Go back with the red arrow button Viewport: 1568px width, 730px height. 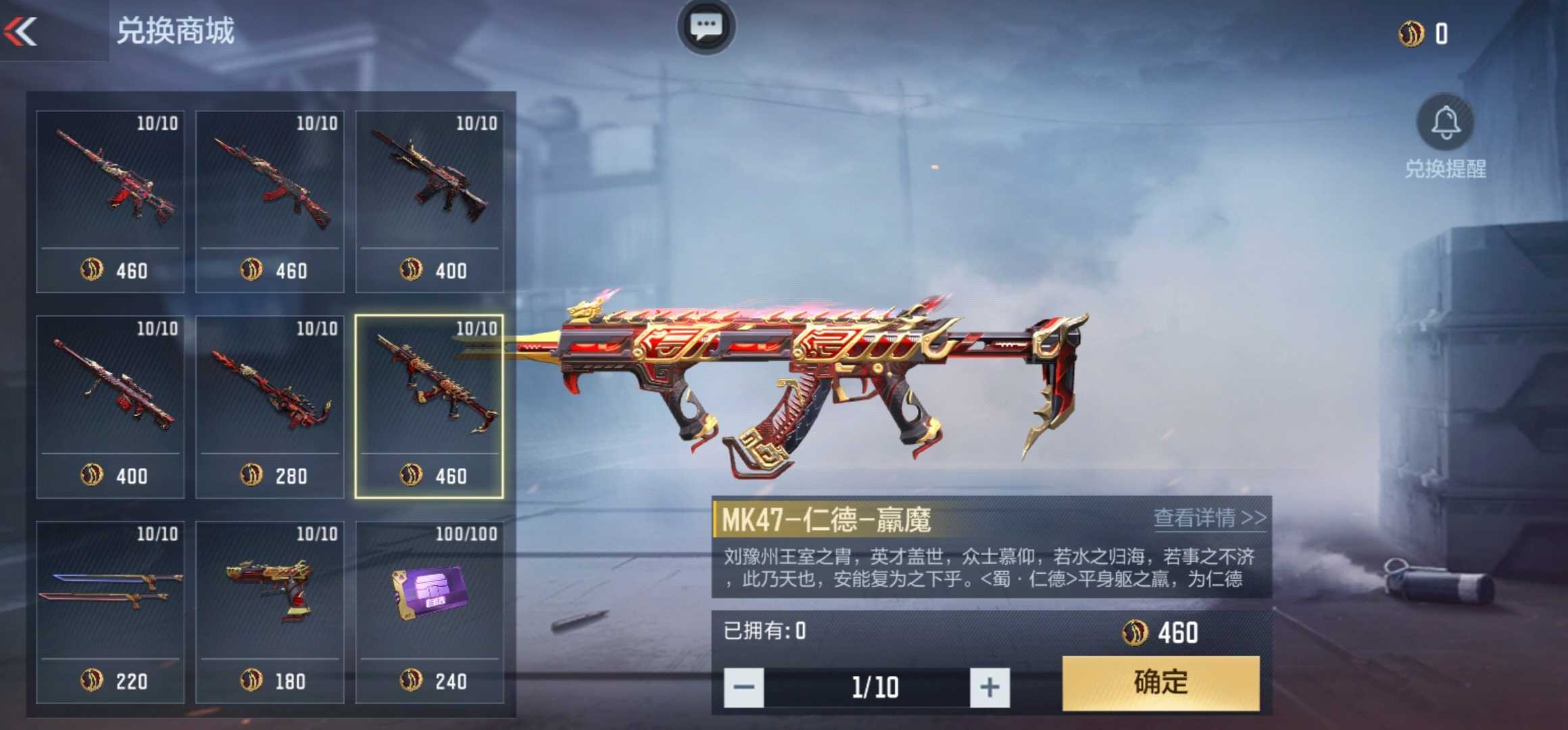click(x=20, y=31)
